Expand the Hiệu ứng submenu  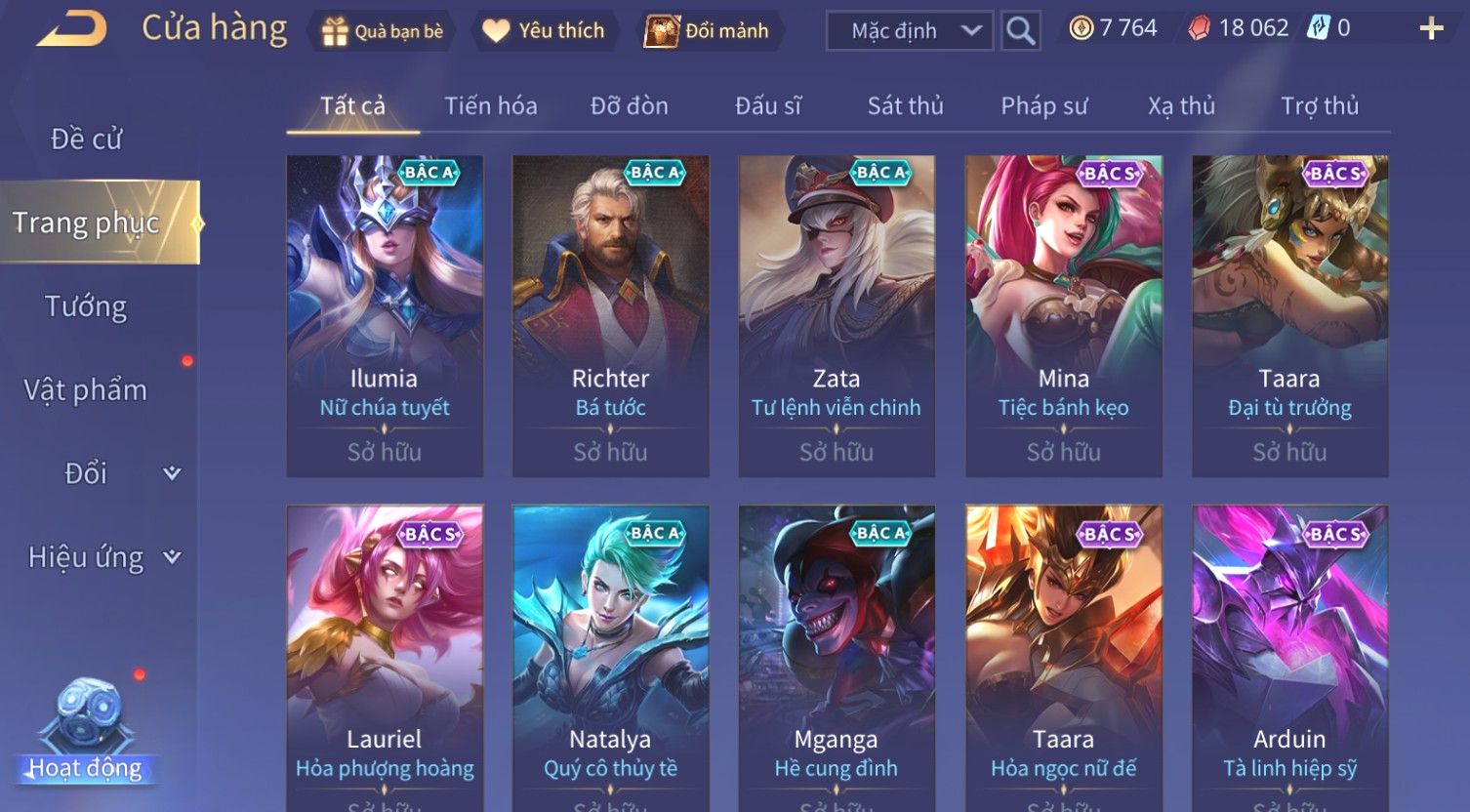102,557
